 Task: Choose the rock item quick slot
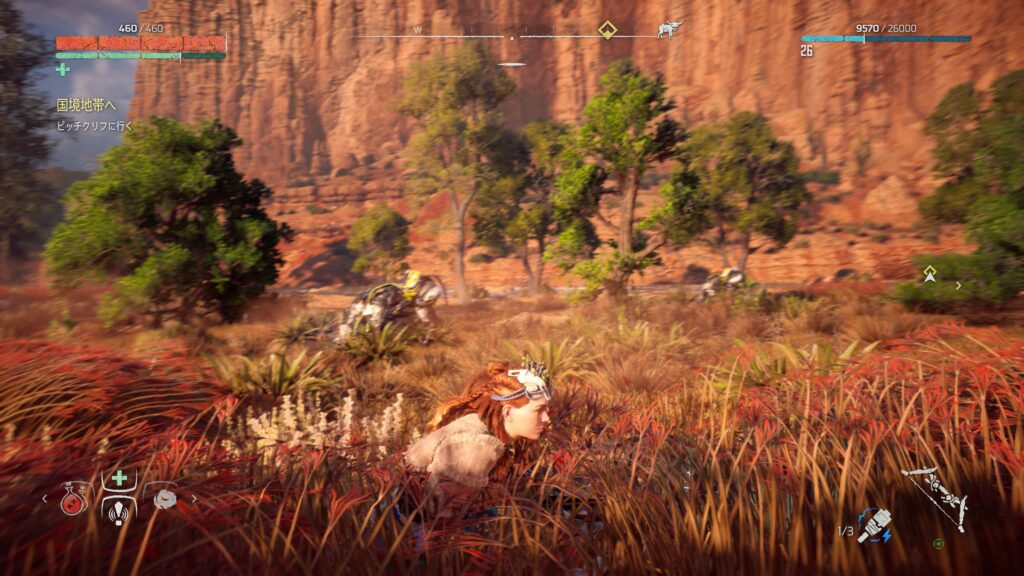pos(163,498)
